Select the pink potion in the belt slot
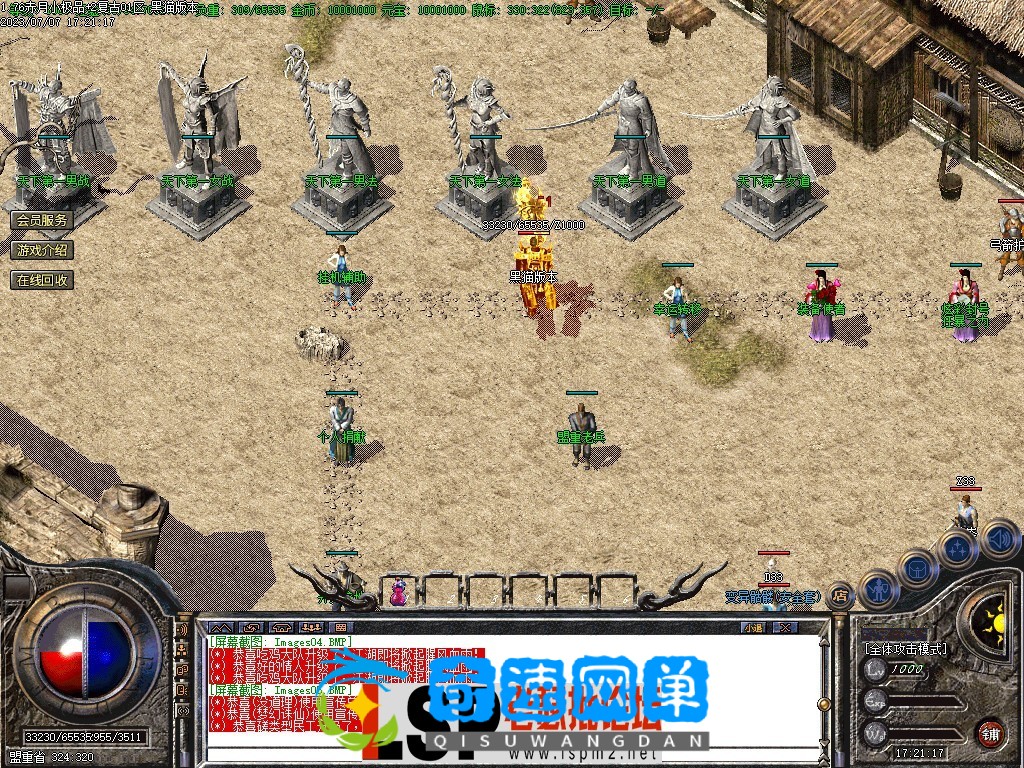Viewport: 1024px width, 768px height. point(398,592)
